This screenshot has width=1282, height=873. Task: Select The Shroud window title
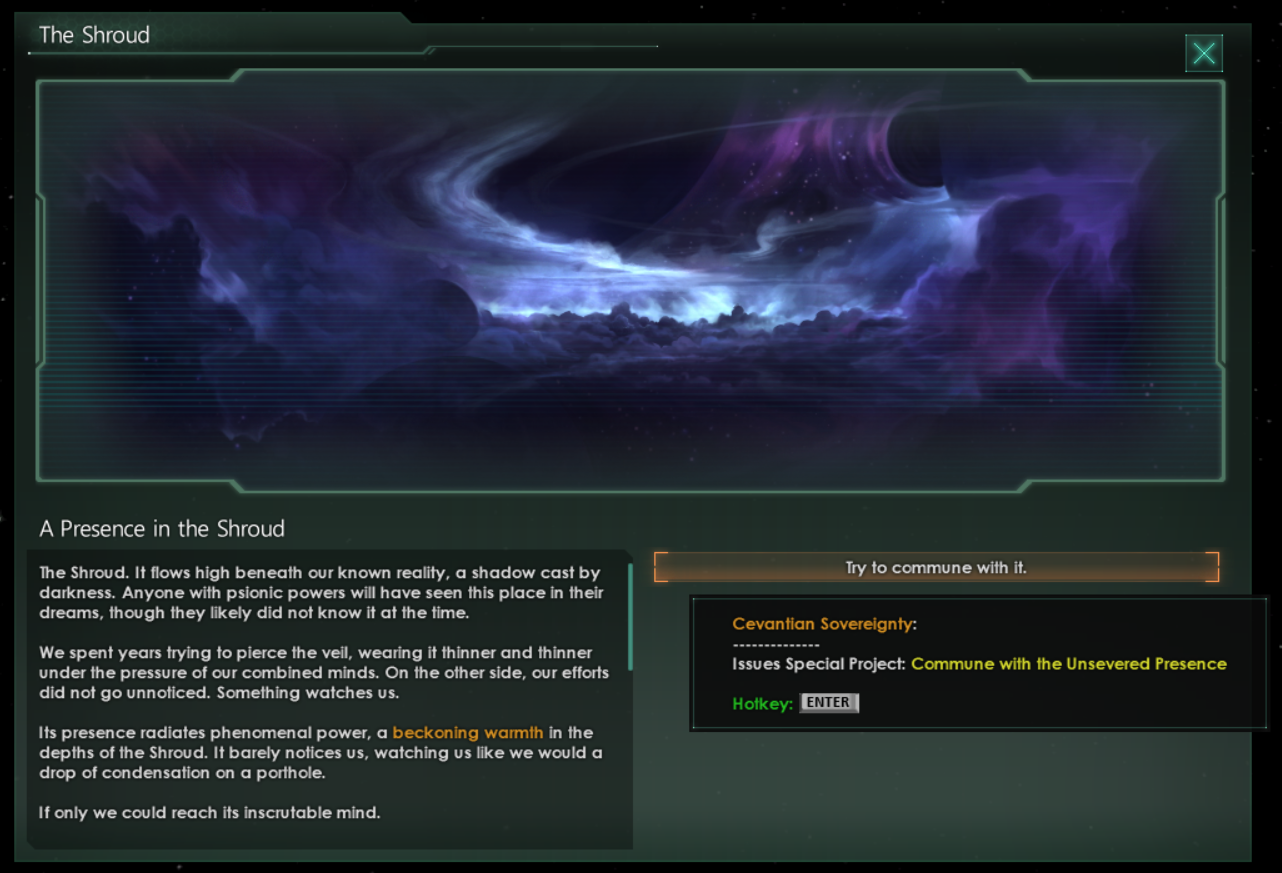tap(93, 34)
